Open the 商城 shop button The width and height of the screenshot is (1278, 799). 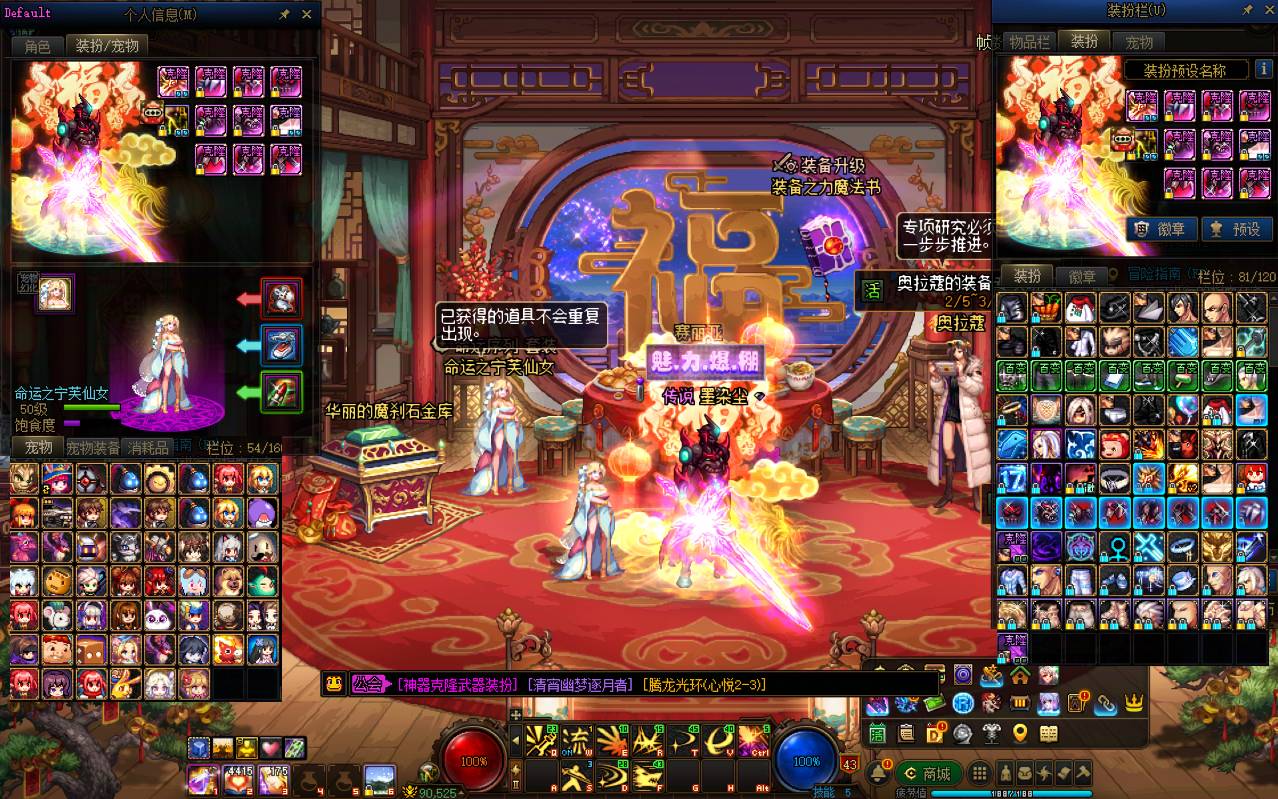point(928,773)
